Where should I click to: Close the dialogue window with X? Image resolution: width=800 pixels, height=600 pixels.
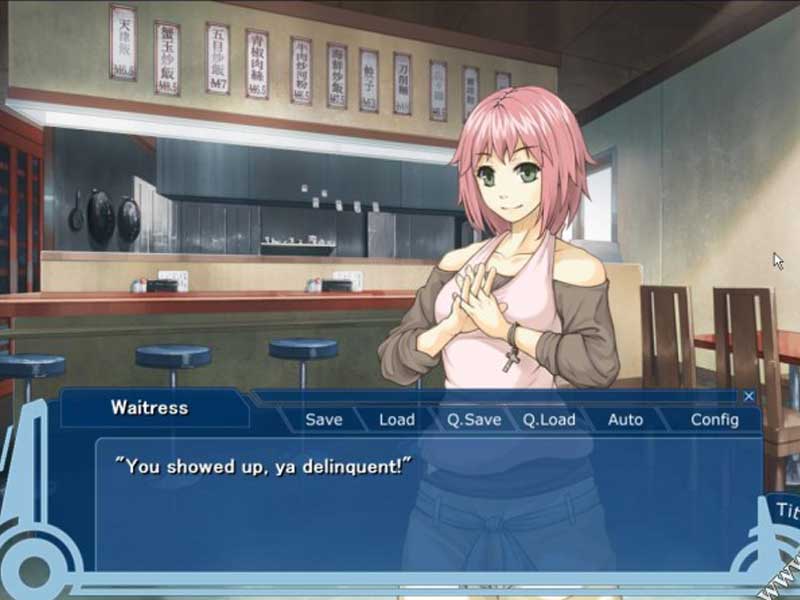pyautogui.click(x=749, y=396)
